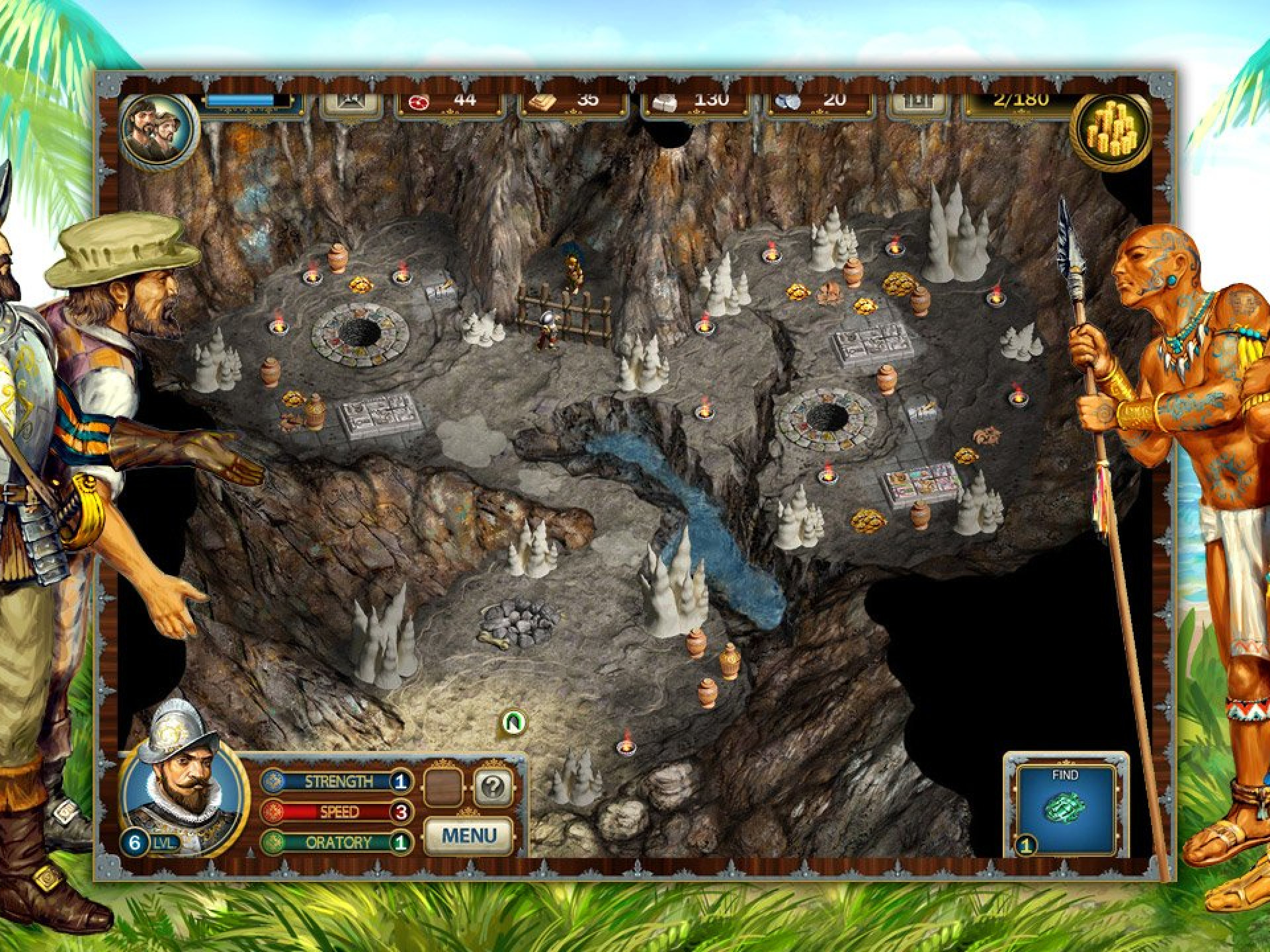Choose the Strength skill bar
Screen dimensions: 1270x952
pos(337,782)
